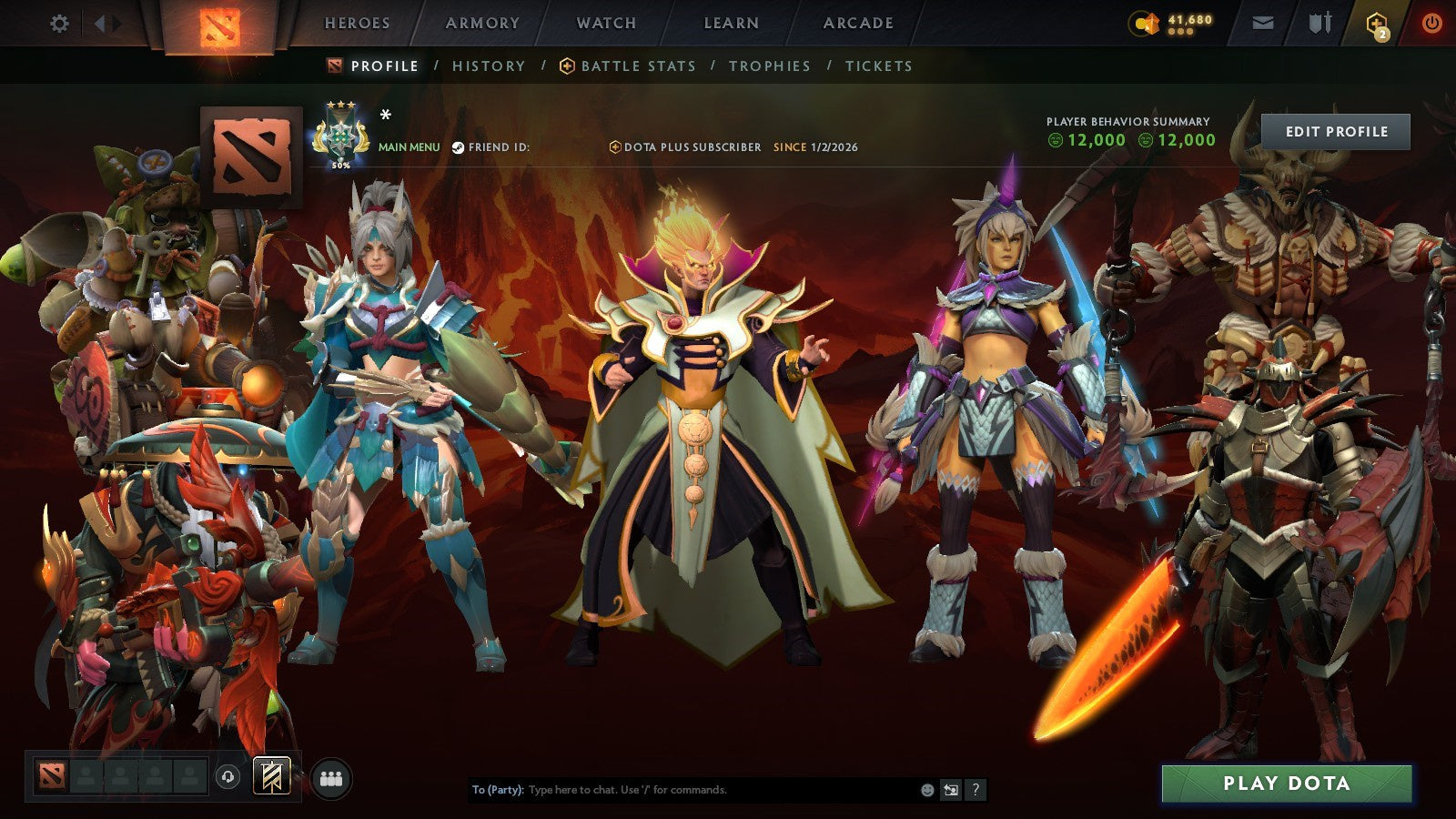Viewport: 1456px width, 819px height.
Task: Click the whisper/chat channel switch icon
Action: coord(949,791)
